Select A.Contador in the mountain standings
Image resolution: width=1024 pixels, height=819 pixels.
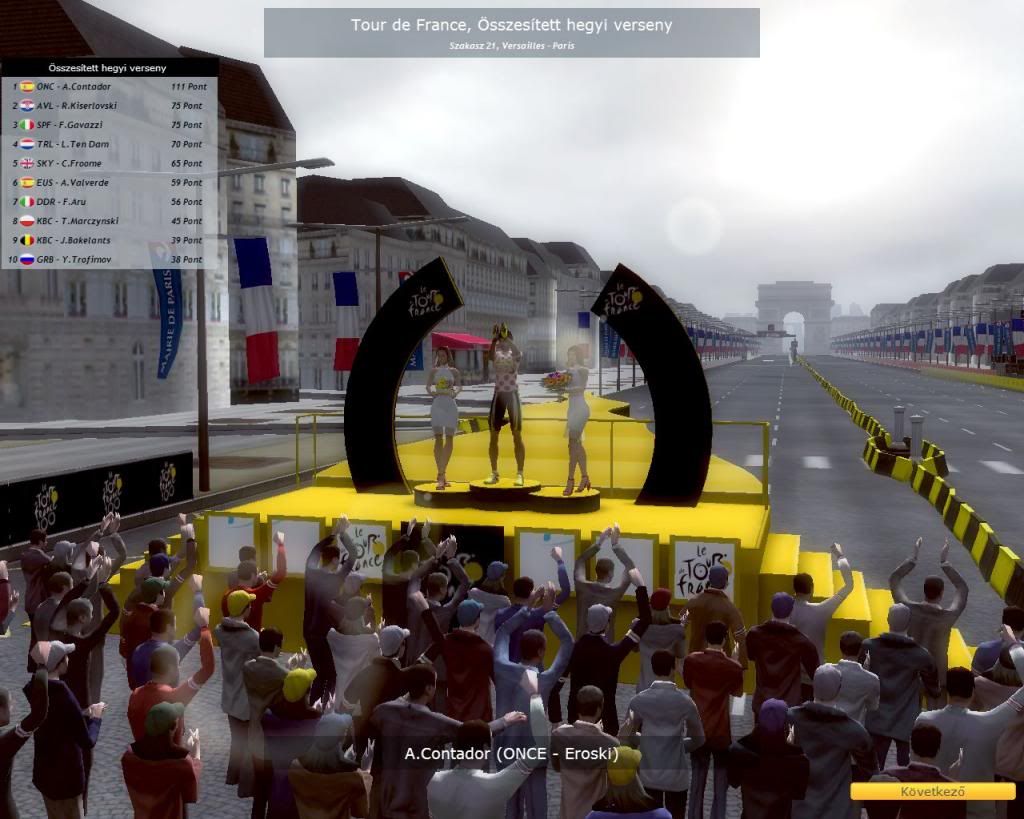coord(110,87)
